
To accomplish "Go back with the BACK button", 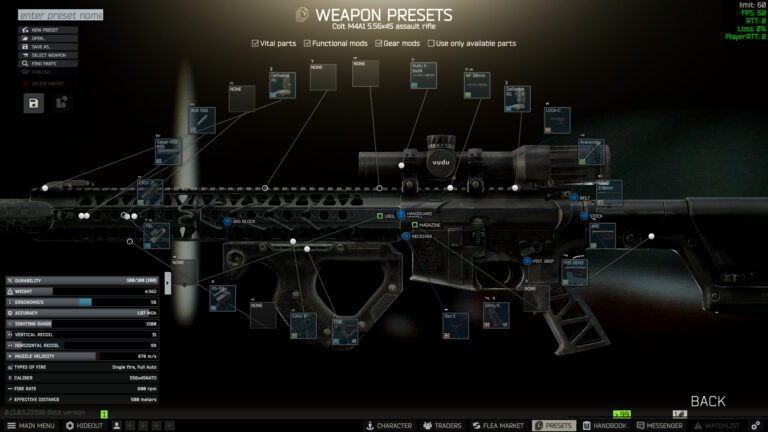I will (x=707, y=401).
